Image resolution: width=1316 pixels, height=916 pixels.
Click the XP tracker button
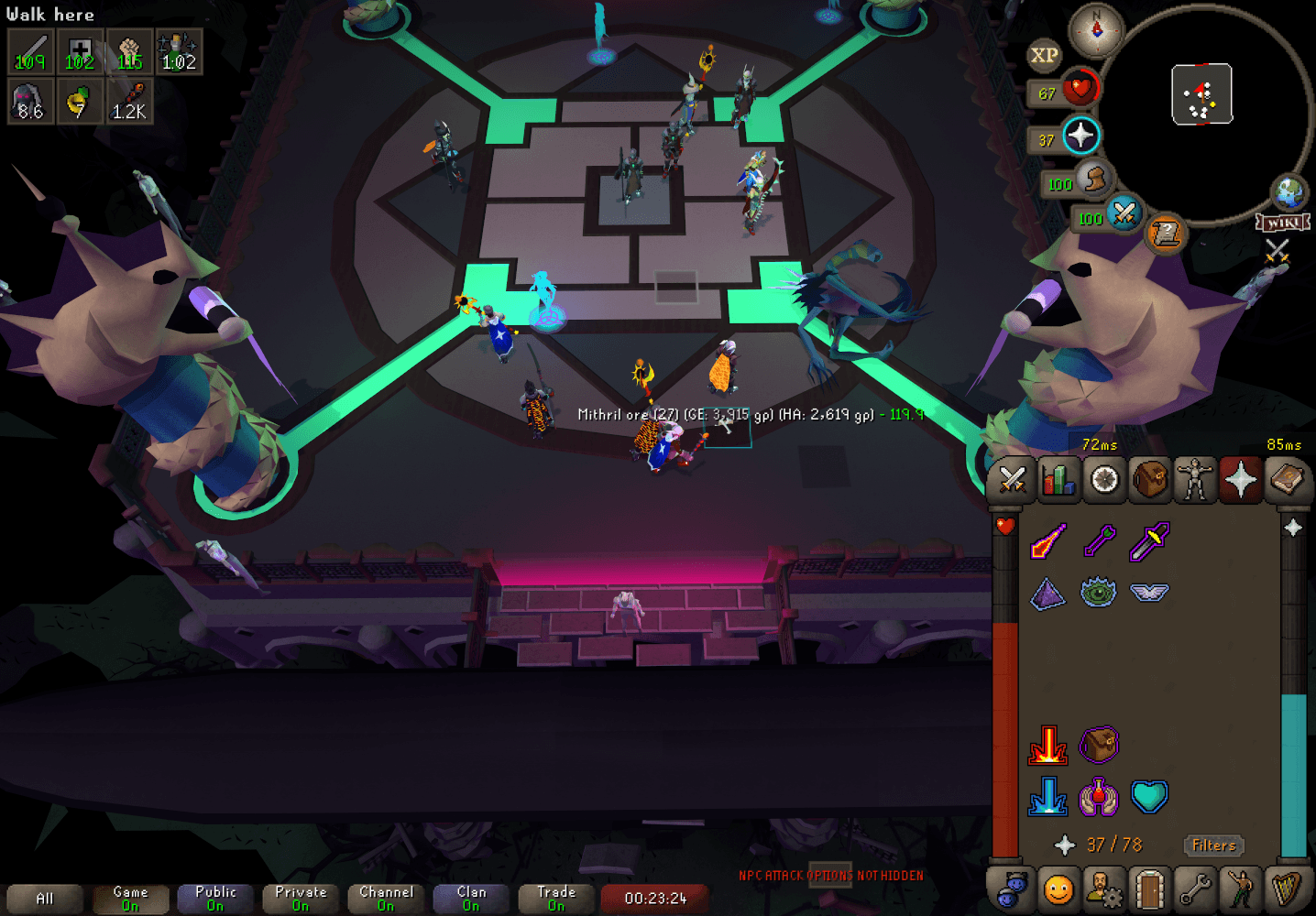pyautogui.click(x=1045, y=56)
